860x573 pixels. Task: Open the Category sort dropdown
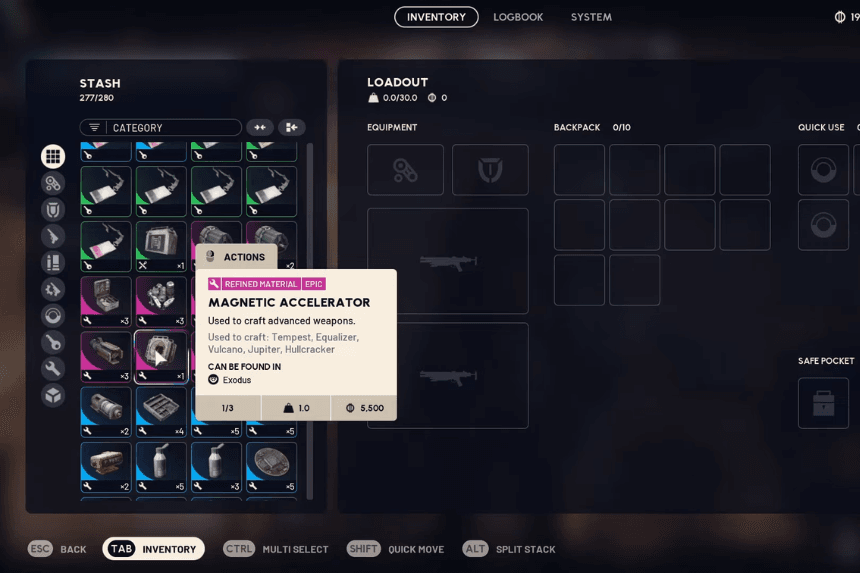[161, 128]
